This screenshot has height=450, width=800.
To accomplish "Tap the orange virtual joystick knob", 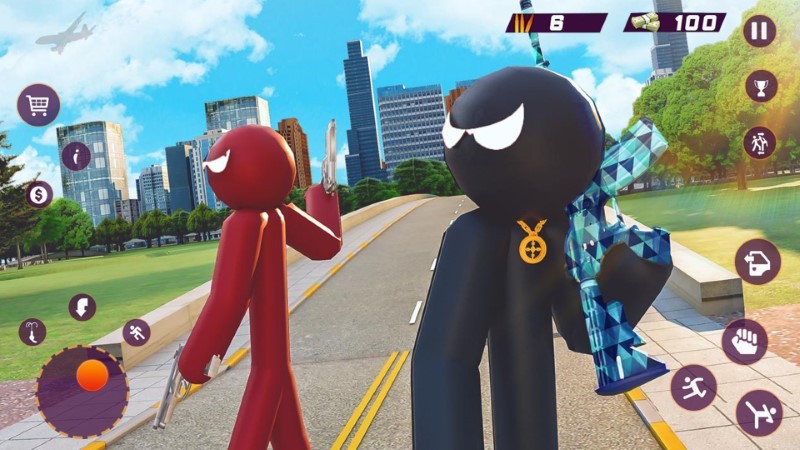I will [x=92, y=376].
